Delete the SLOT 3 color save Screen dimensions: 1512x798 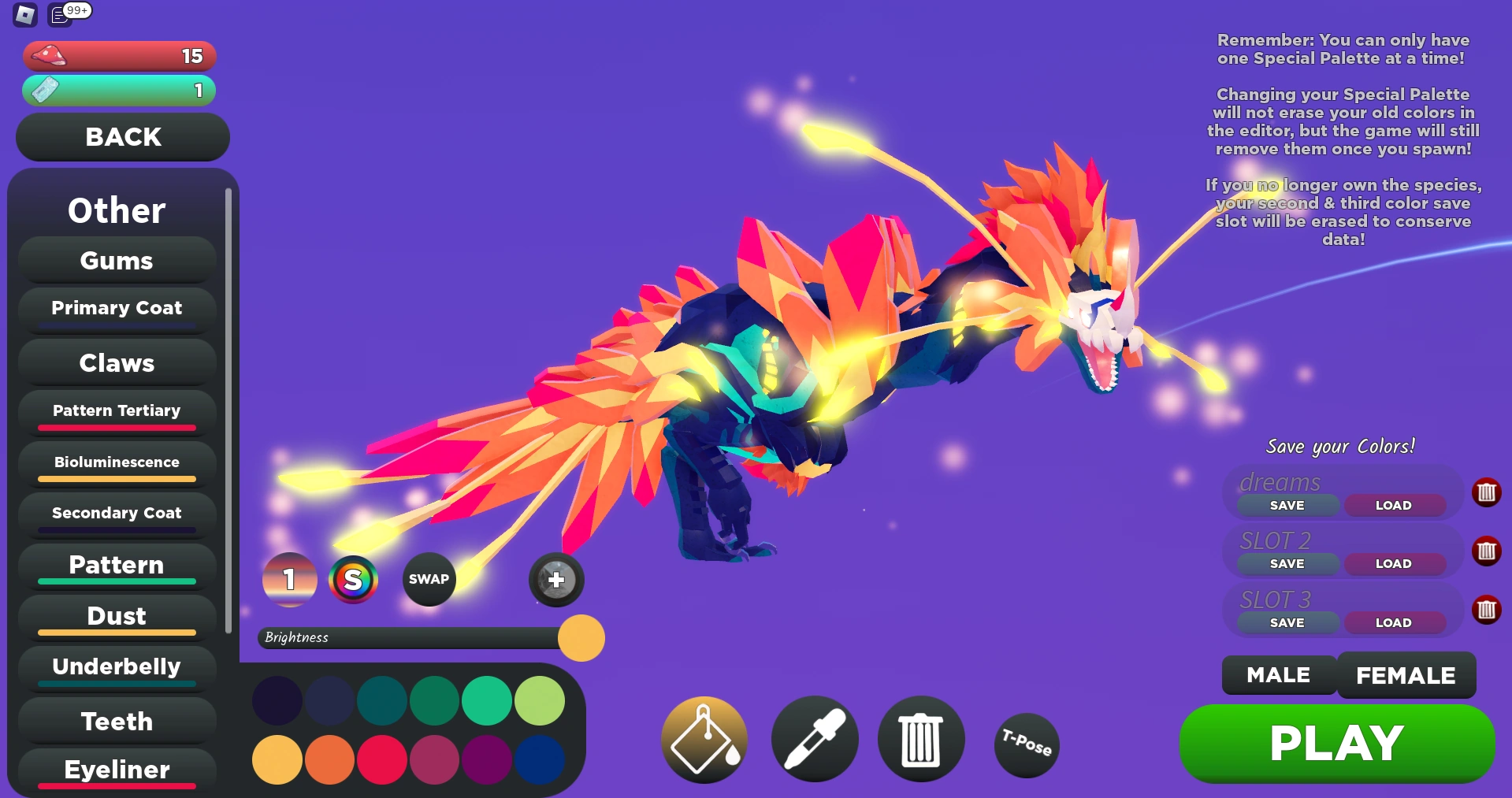1488,609
